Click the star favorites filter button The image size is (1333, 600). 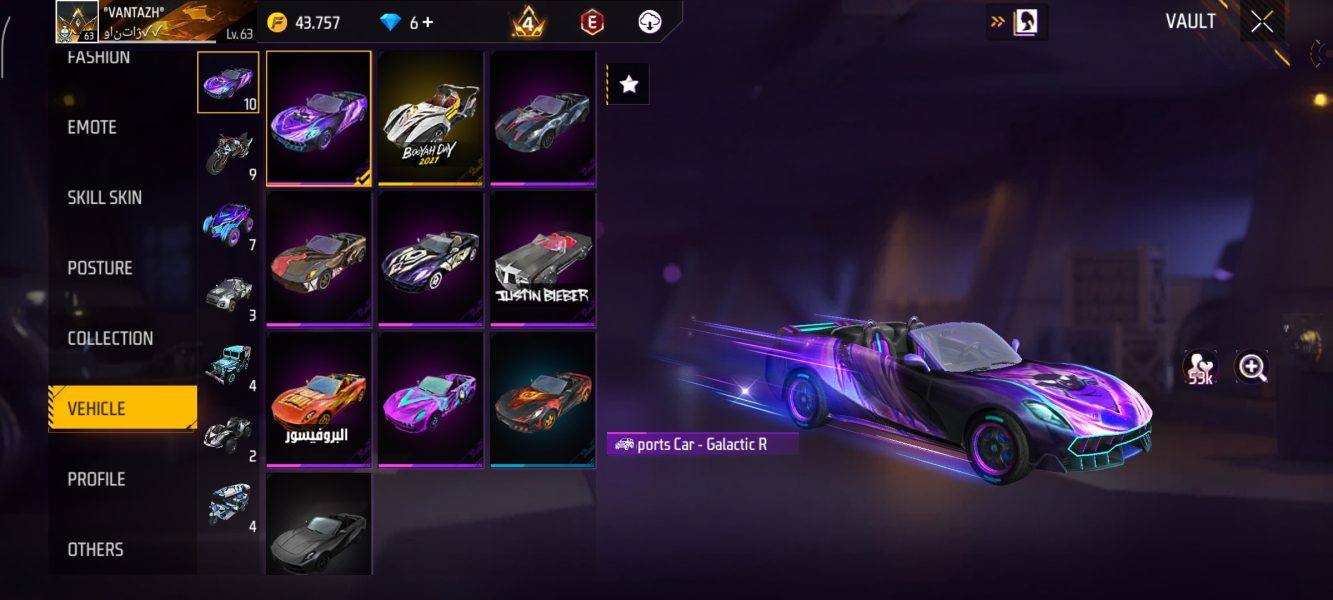click(629, 85)
